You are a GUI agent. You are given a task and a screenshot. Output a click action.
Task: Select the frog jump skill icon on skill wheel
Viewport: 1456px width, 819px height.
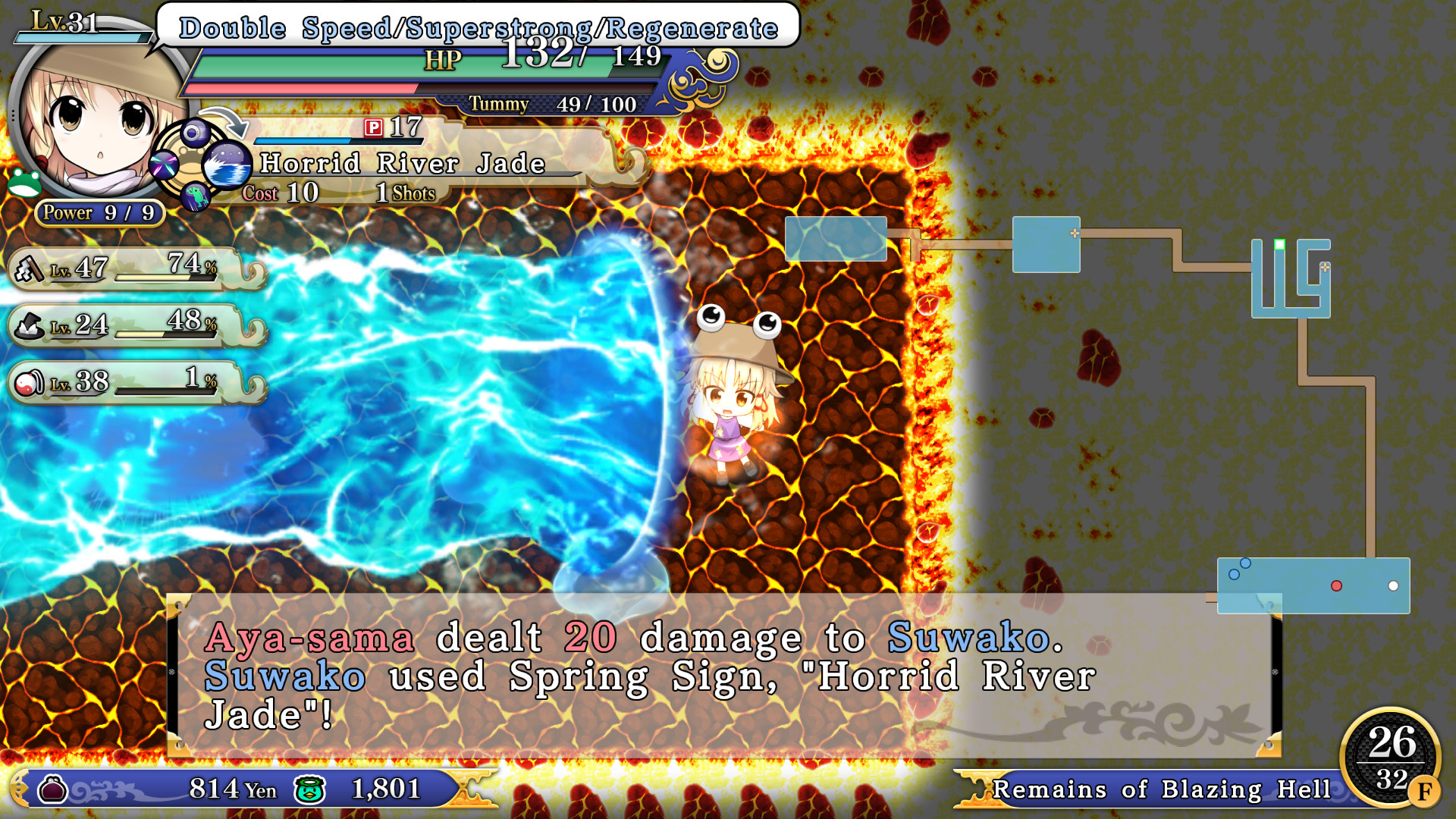coord(195,196)
